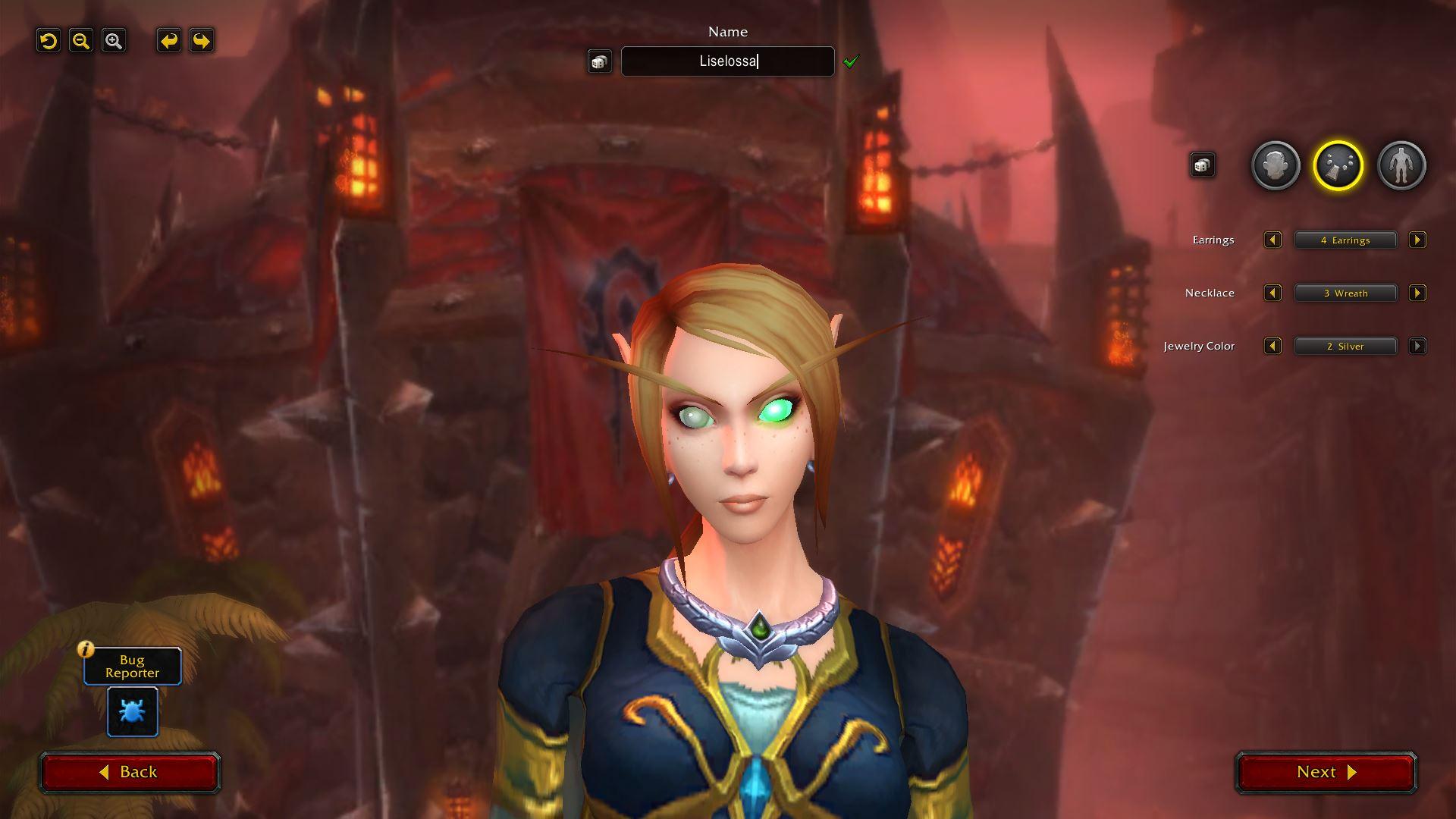1456x819 pixels.
Task: Go to the previous Necklace style
Action: pyautogui.click(x=1272, y=293)
